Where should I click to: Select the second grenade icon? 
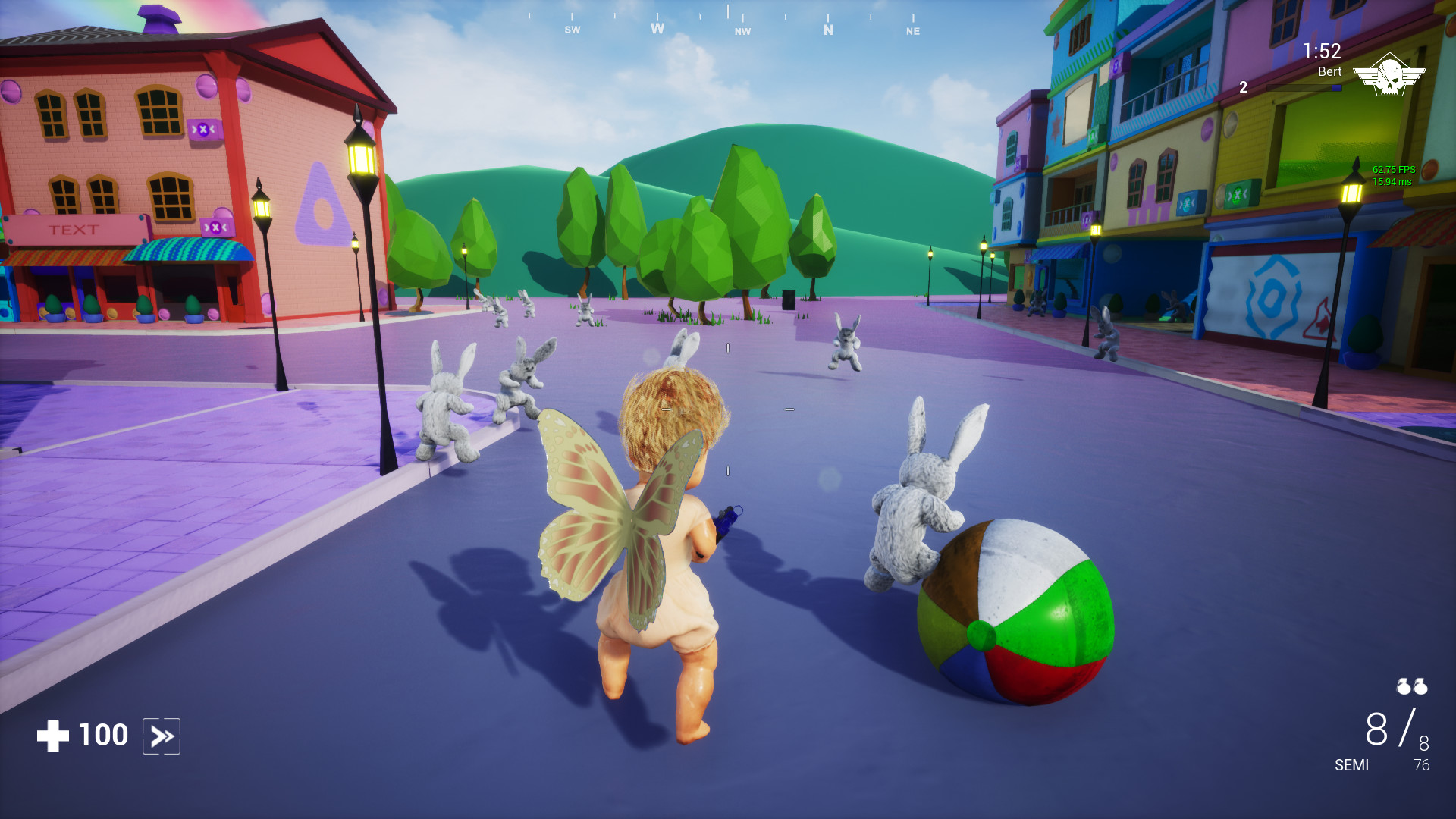tap(1420, 687)
